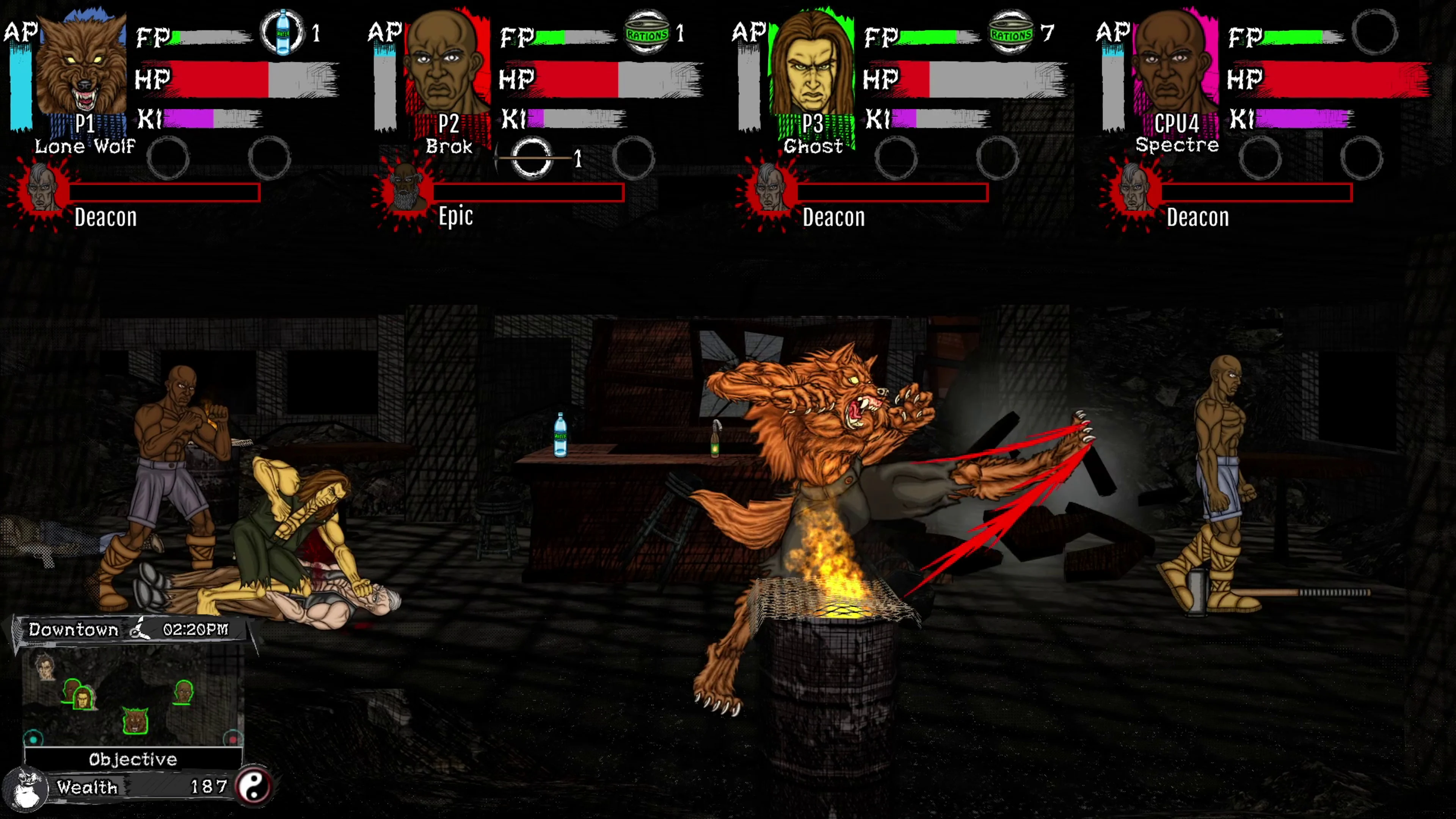Open the Downtown minimap header

pyautogui.click(x=73, y=629)
